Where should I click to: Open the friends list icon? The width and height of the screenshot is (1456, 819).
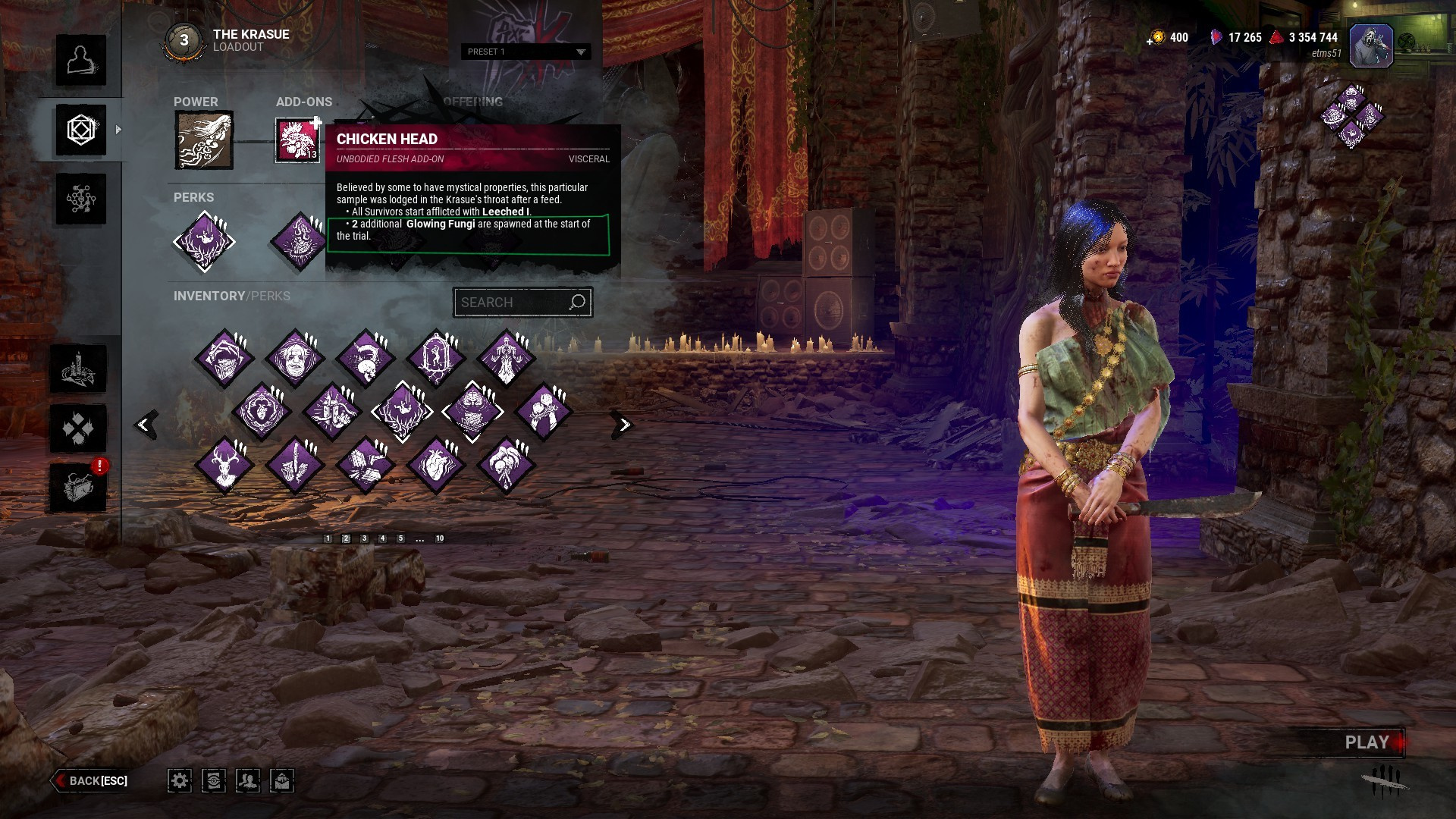pos(248,780)
